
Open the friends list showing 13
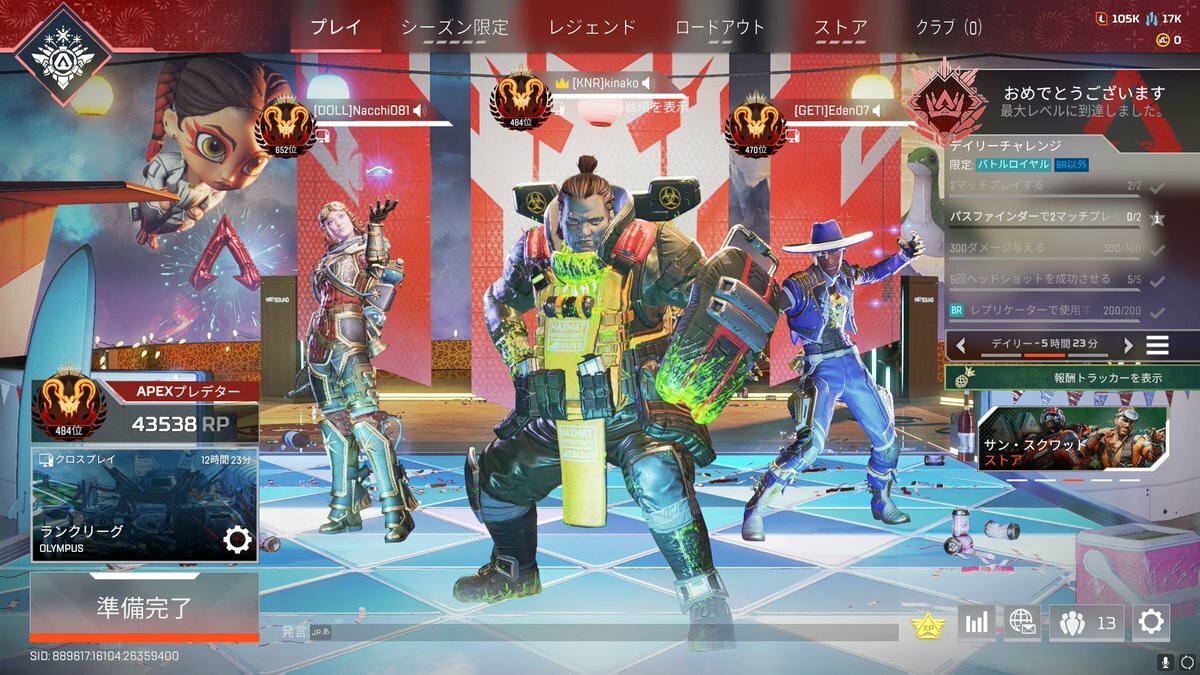1086,623
